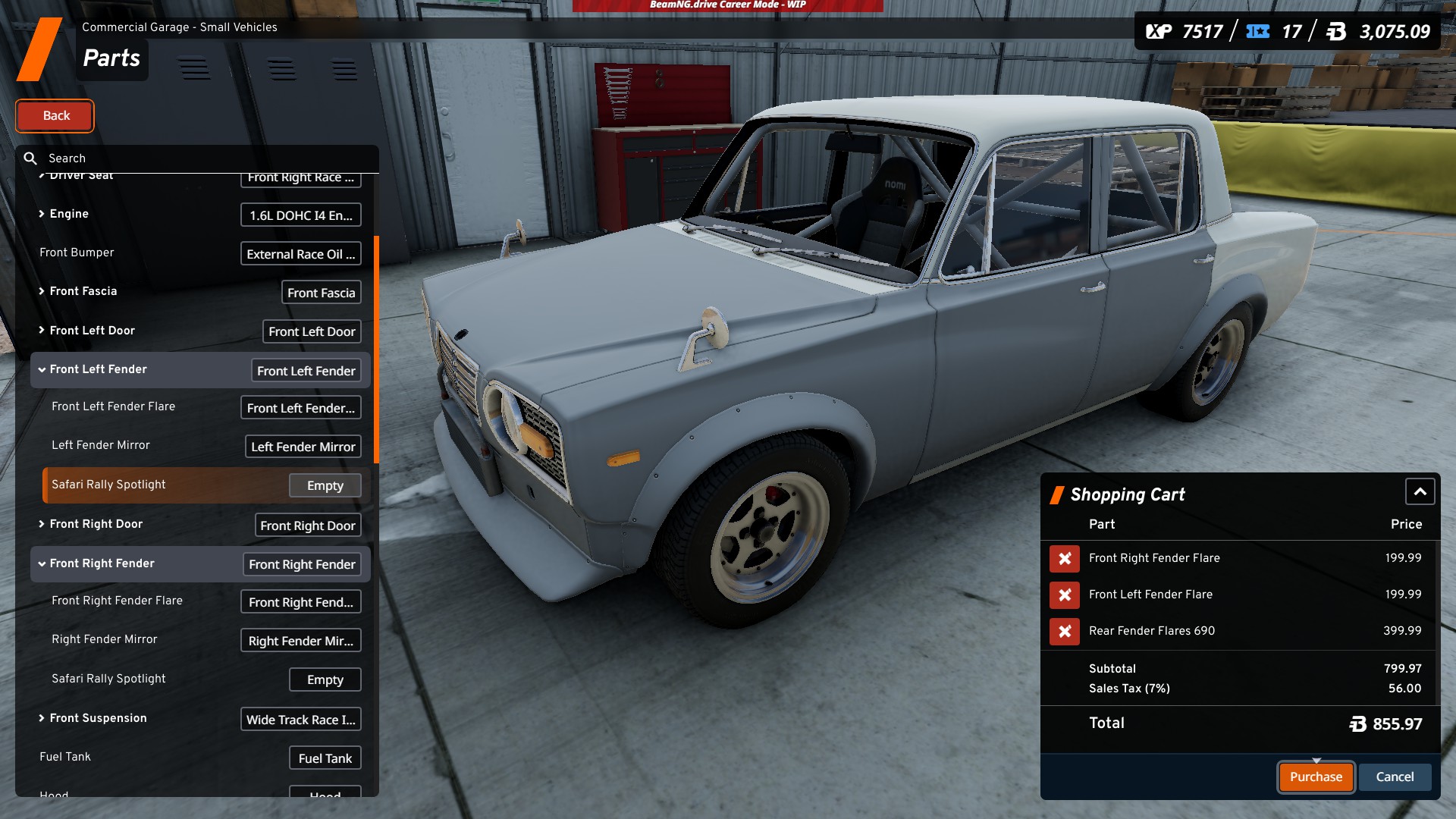This screenshot has width=1456, height=819.
Task: Purchase the shopping cart items
Action: coord(1316,777)
